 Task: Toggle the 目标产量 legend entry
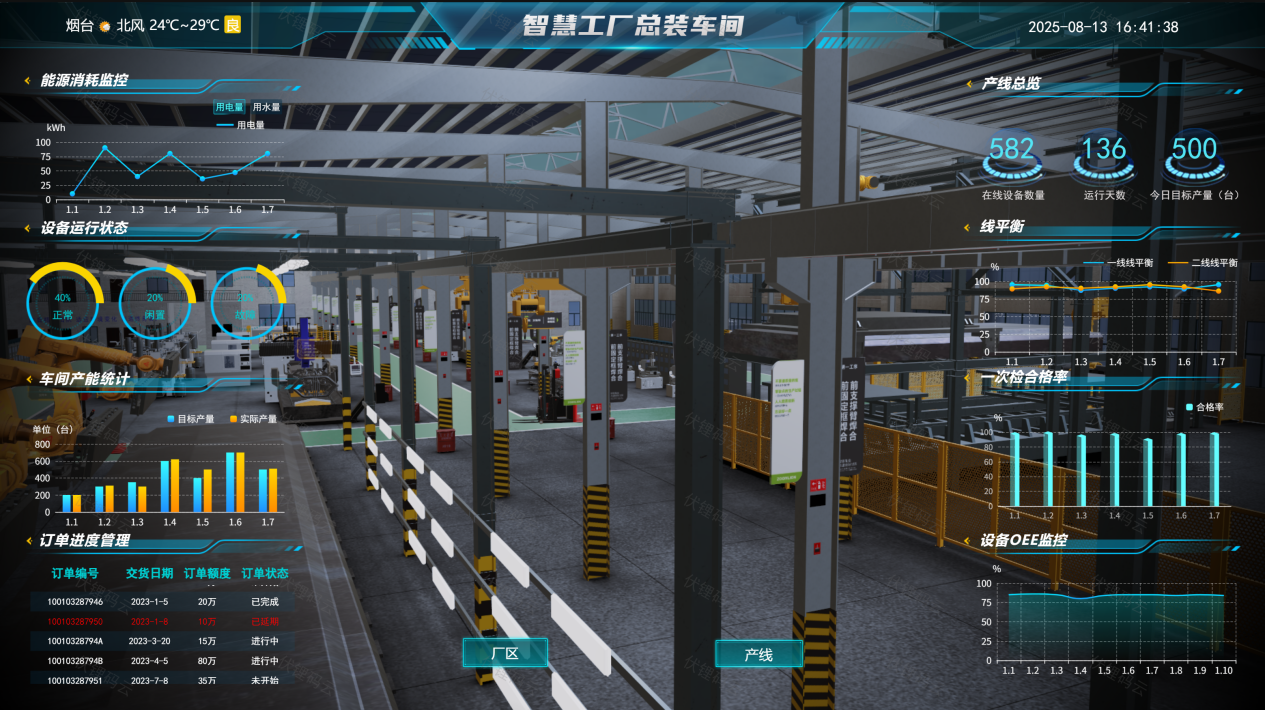click(191, 419)
